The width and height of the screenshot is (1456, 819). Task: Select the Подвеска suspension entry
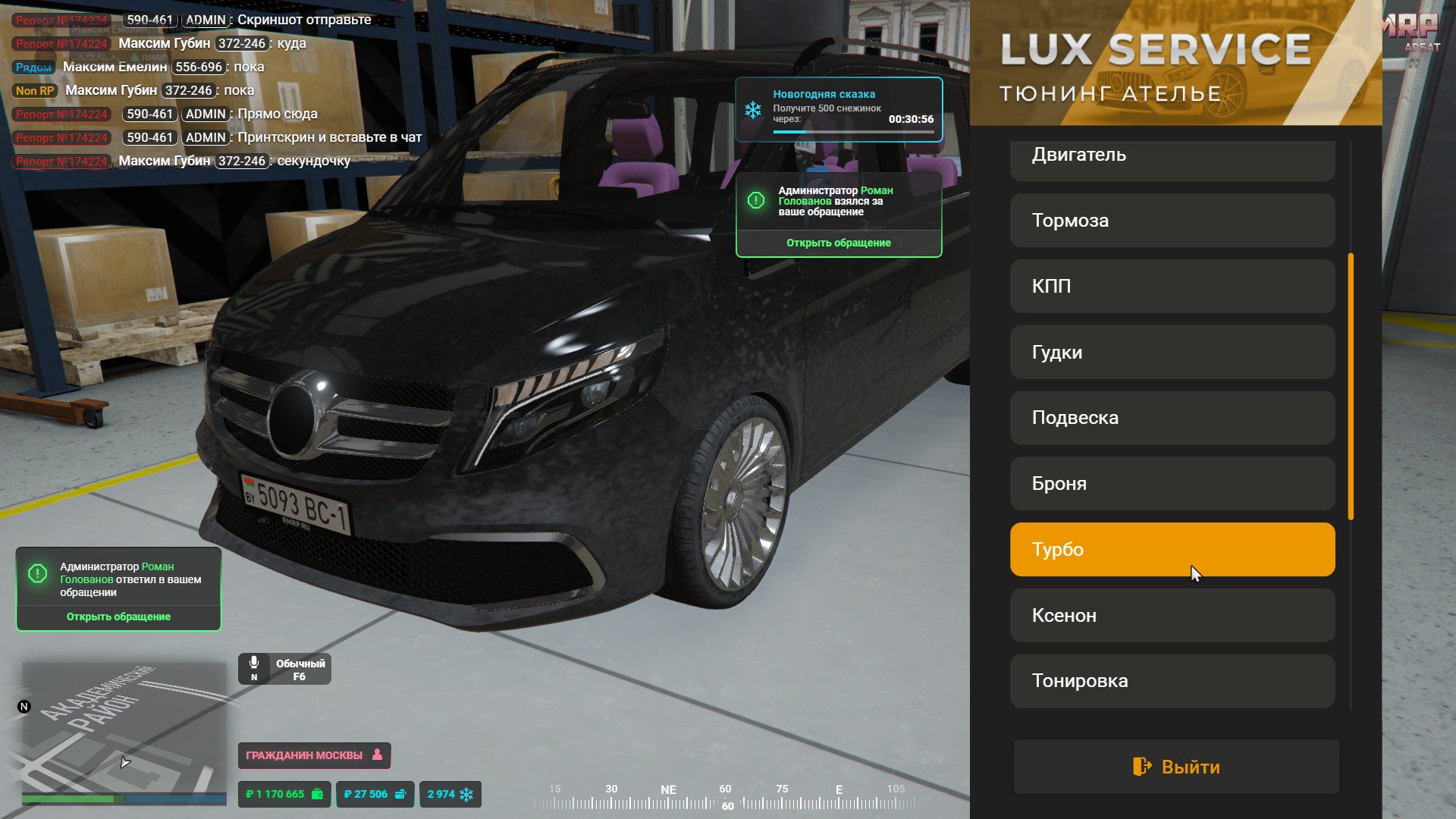click(x=1172, y=418)
